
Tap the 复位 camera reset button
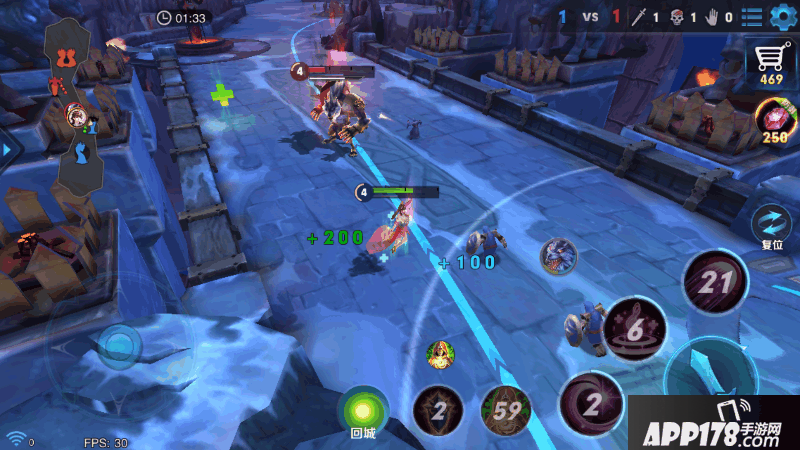point(772,225)
